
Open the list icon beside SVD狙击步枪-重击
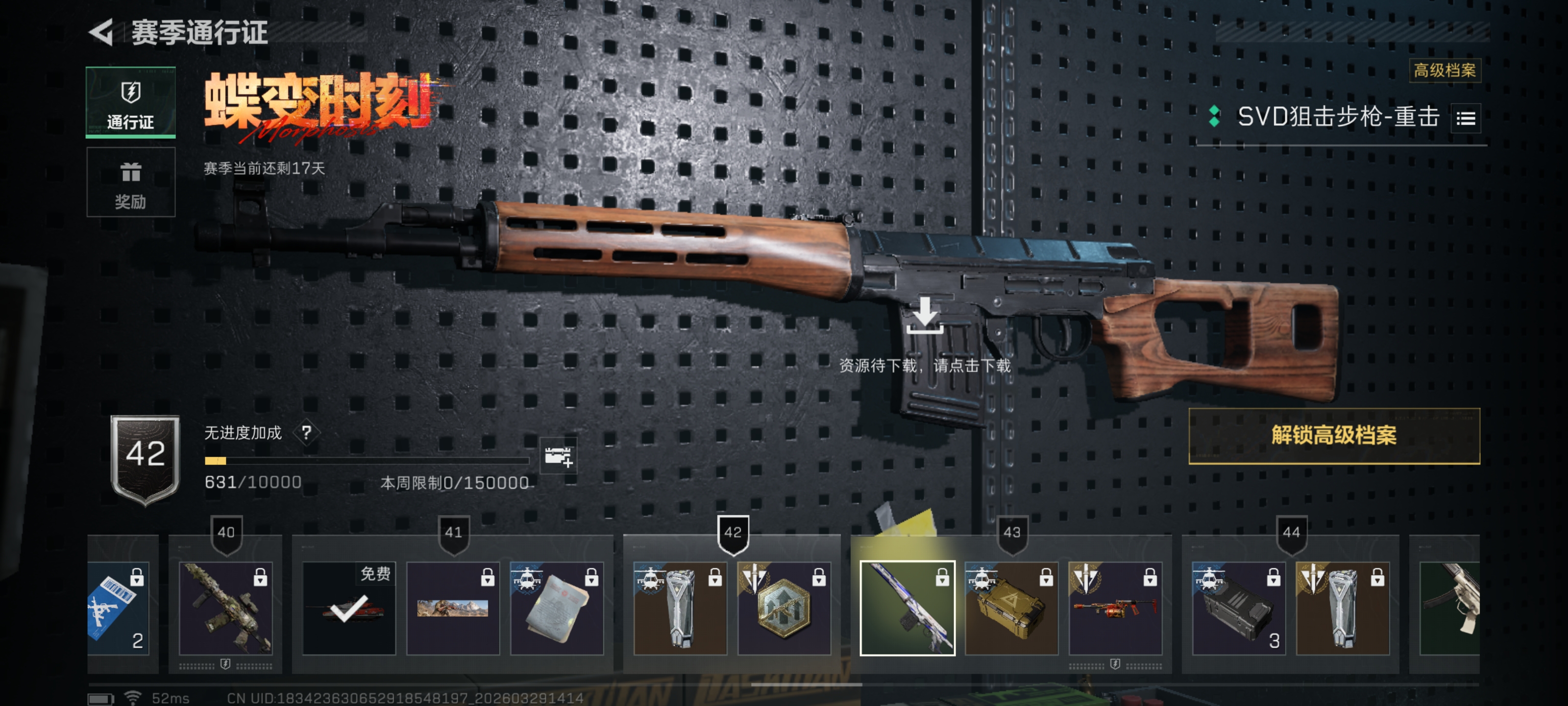[1465, 118]
